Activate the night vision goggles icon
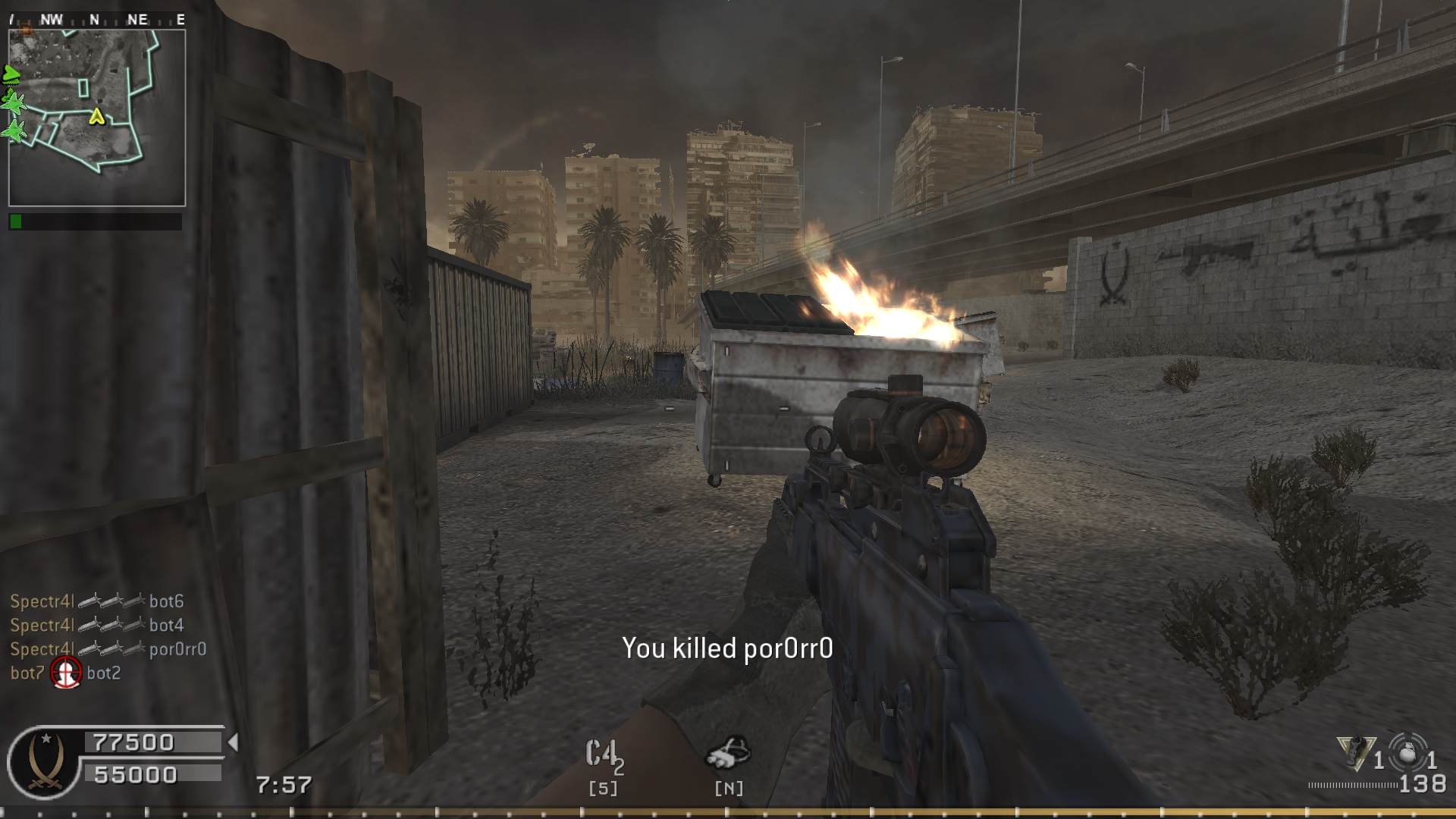The width and height of the screenshot is (1456, 819). pyautogui.click(x=728, y=753)
